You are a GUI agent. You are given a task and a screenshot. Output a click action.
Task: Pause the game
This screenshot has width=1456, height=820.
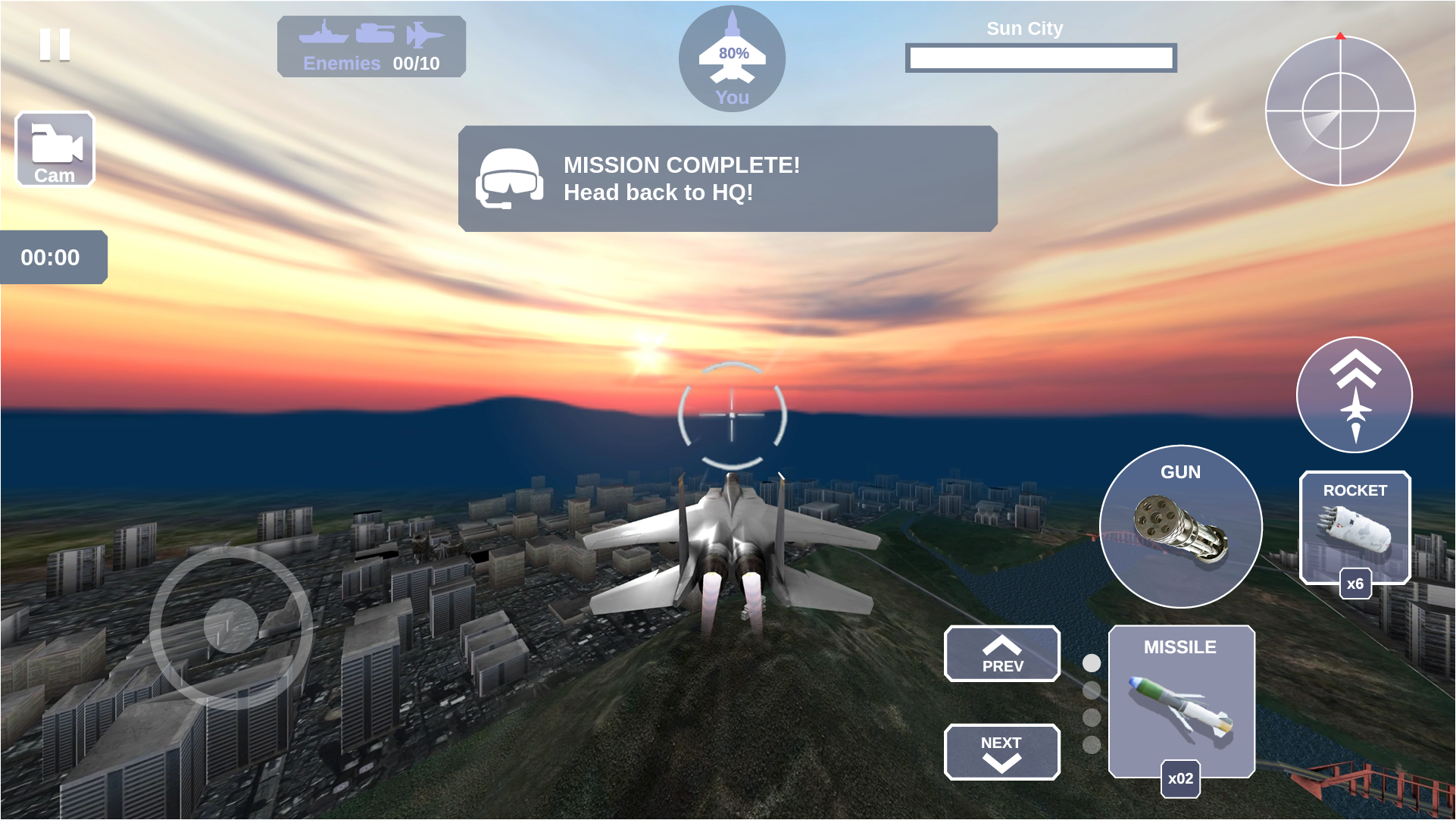54,45
